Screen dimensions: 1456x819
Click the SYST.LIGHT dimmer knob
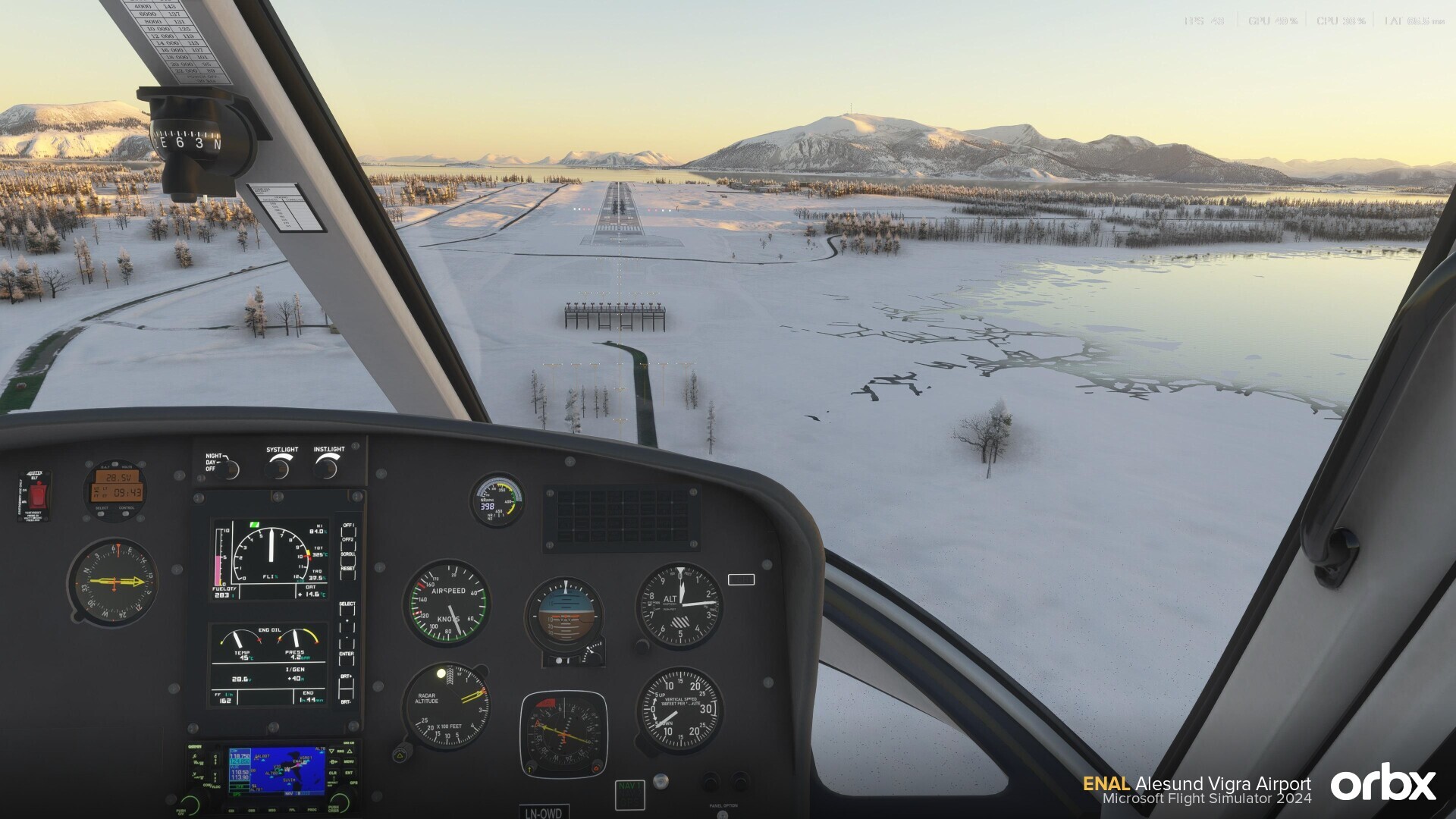point(281,468)
